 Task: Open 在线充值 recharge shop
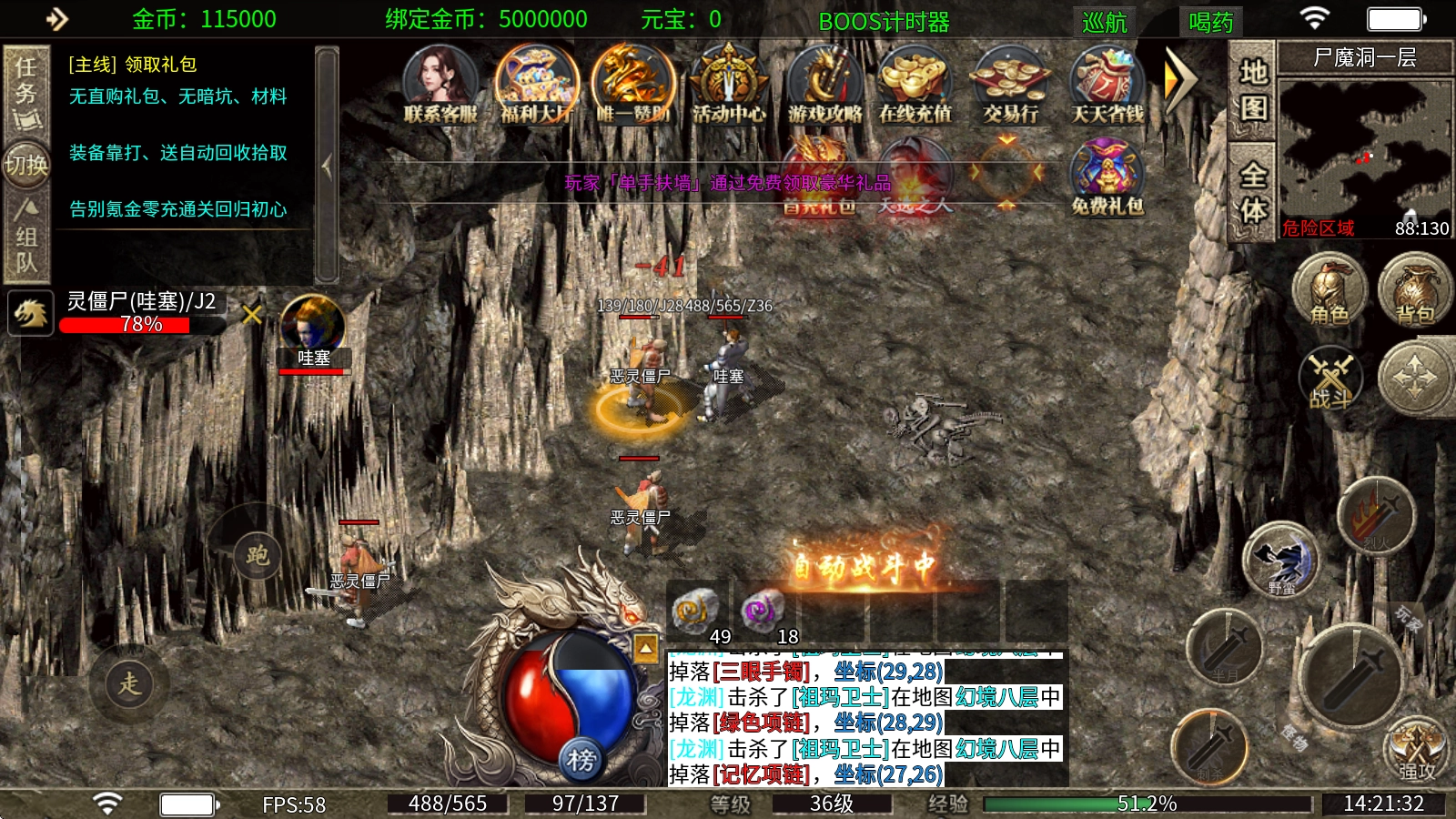pos(915,83)
